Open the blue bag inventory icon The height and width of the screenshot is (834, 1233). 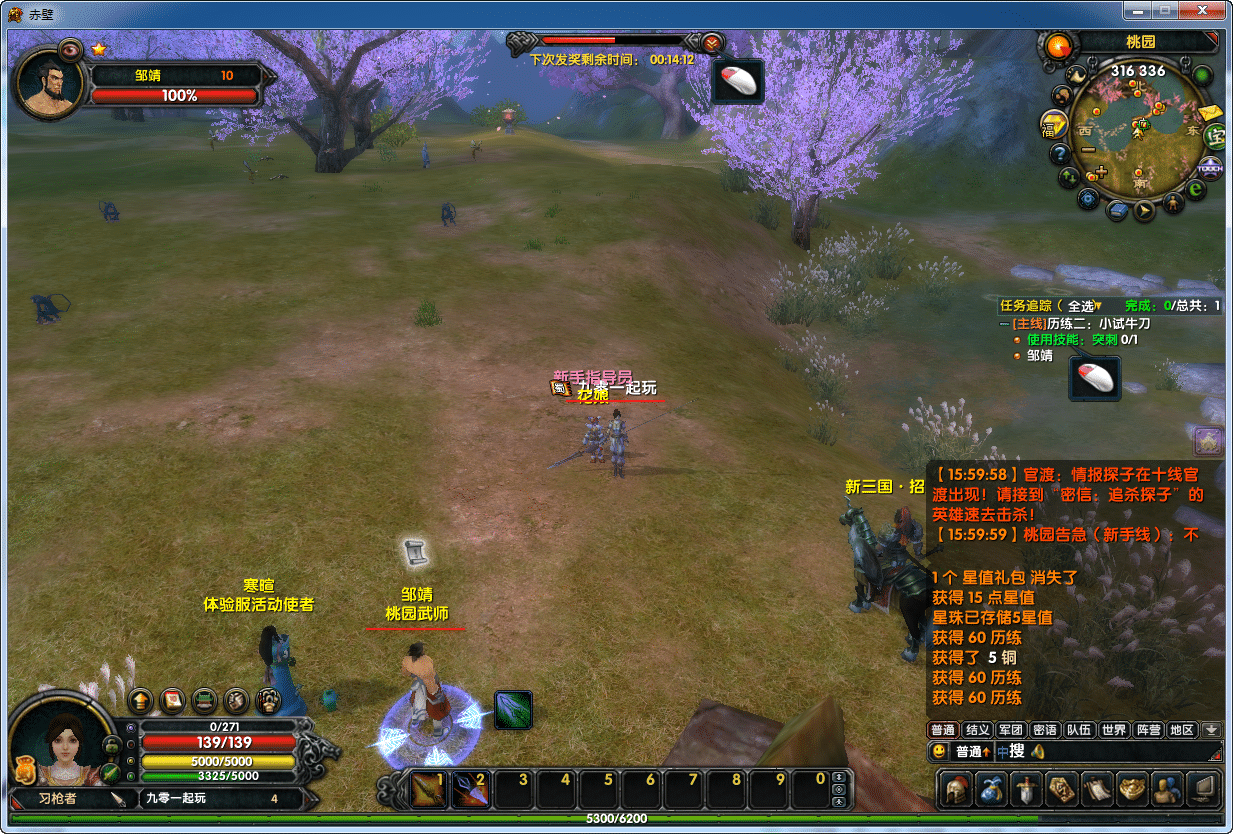click(x=992, y=790)
